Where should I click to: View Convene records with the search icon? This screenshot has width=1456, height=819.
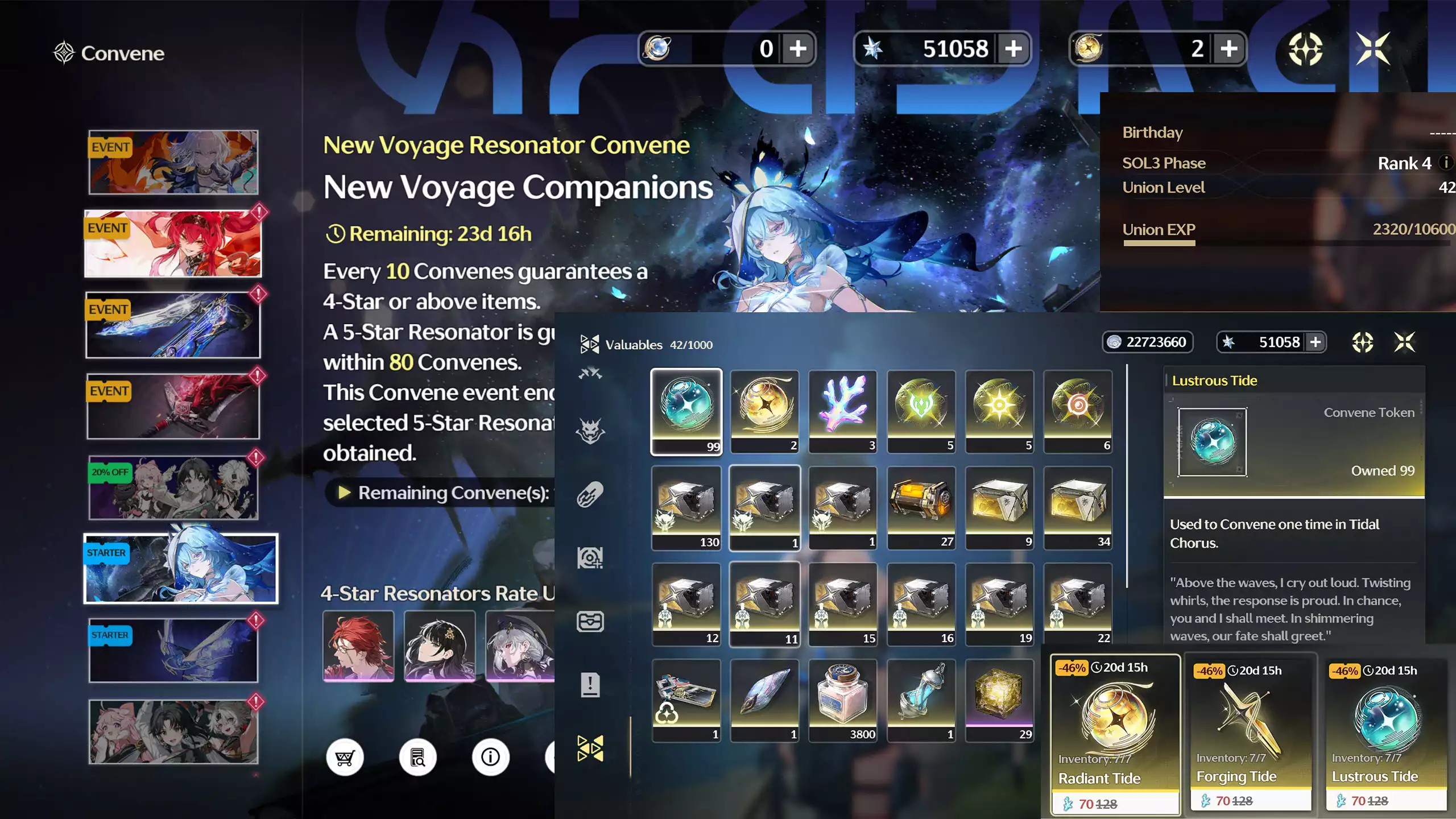(x=418, y=757)
